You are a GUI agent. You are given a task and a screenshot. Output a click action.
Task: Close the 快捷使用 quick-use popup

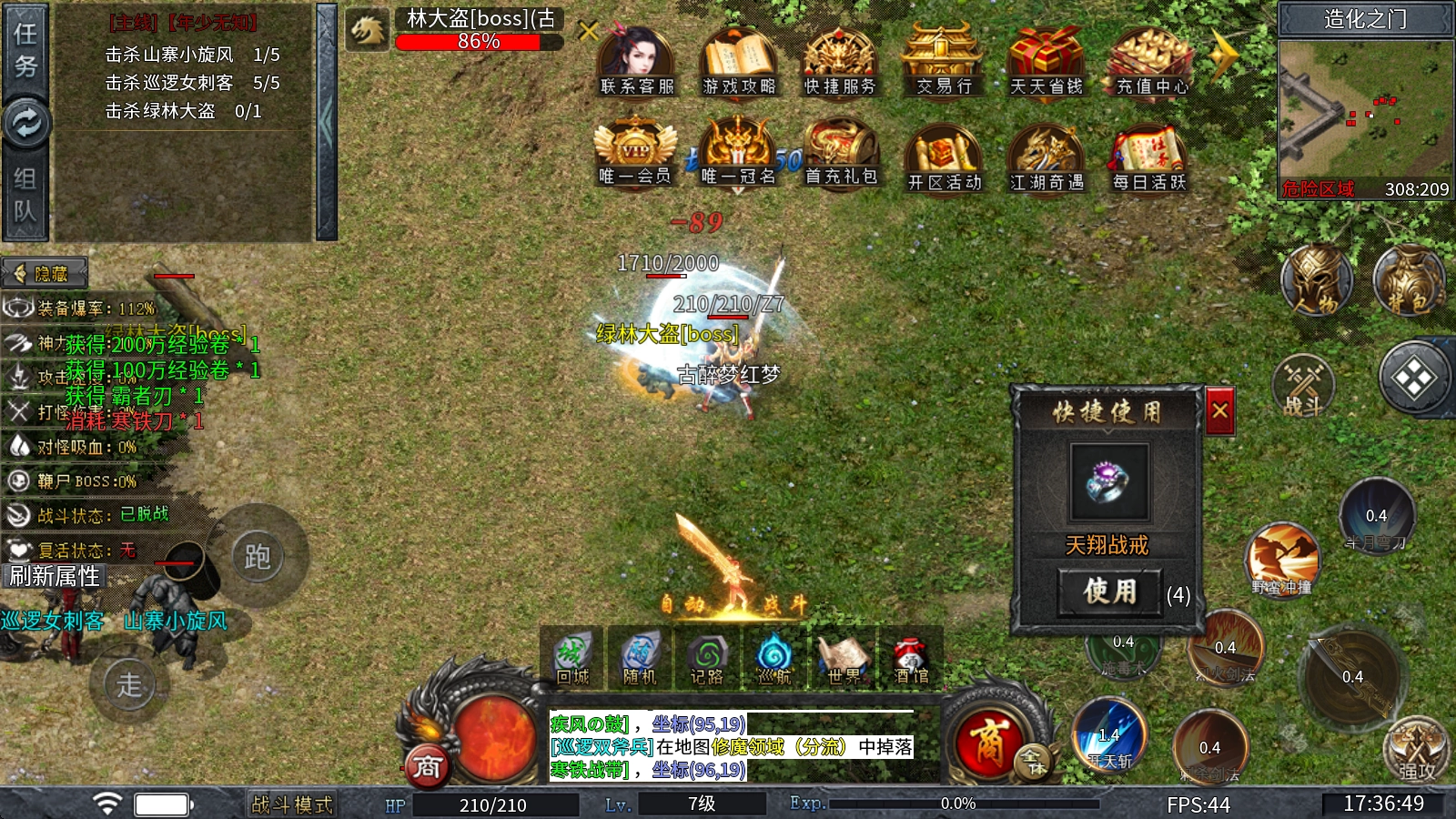1219,411
